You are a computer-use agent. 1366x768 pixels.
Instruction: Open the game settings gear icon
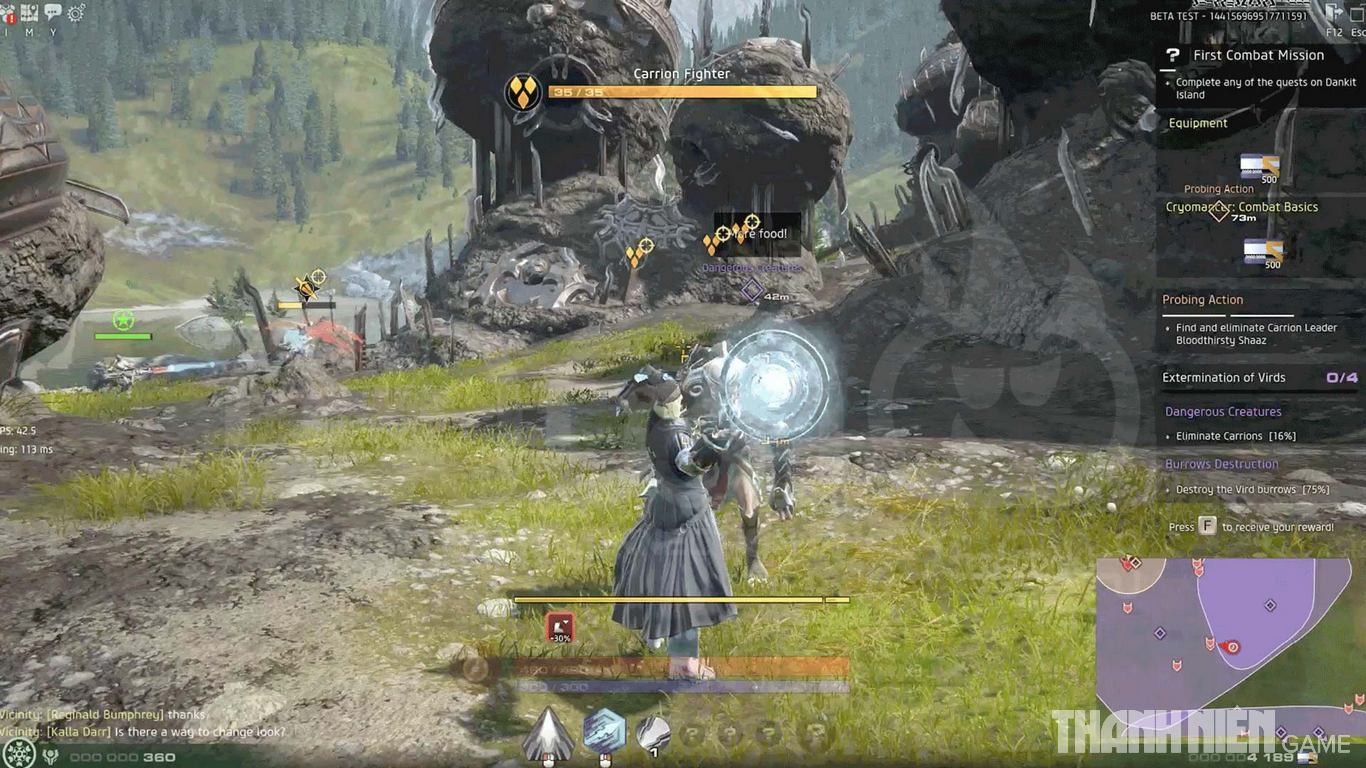[x=76, y=11]
